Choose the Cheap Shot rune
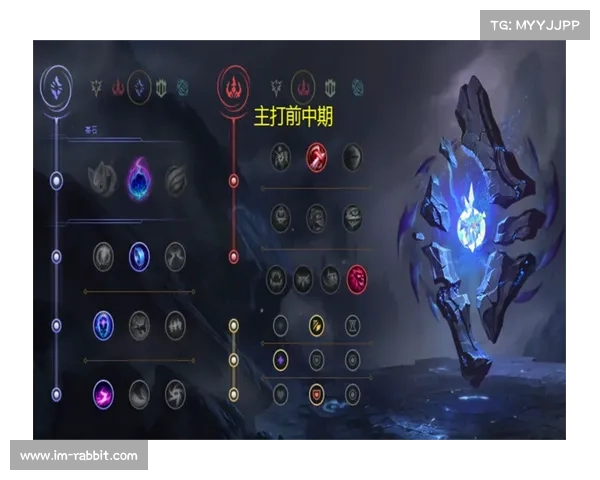The height and width of the screenshot is (480, 600). point(280,157)
